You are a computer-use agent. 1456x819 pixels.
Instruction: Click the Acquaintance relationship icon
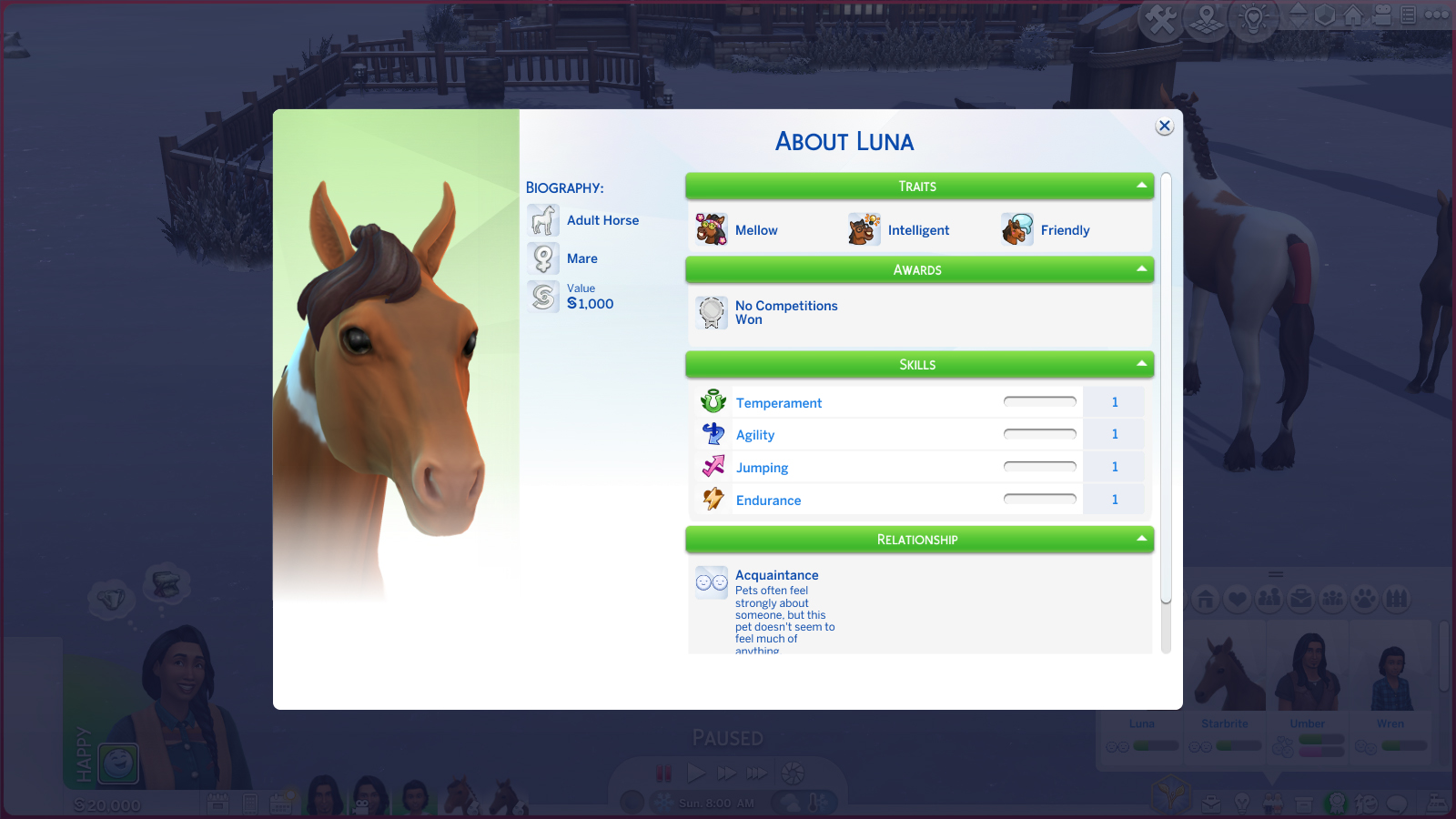point(712,582)
